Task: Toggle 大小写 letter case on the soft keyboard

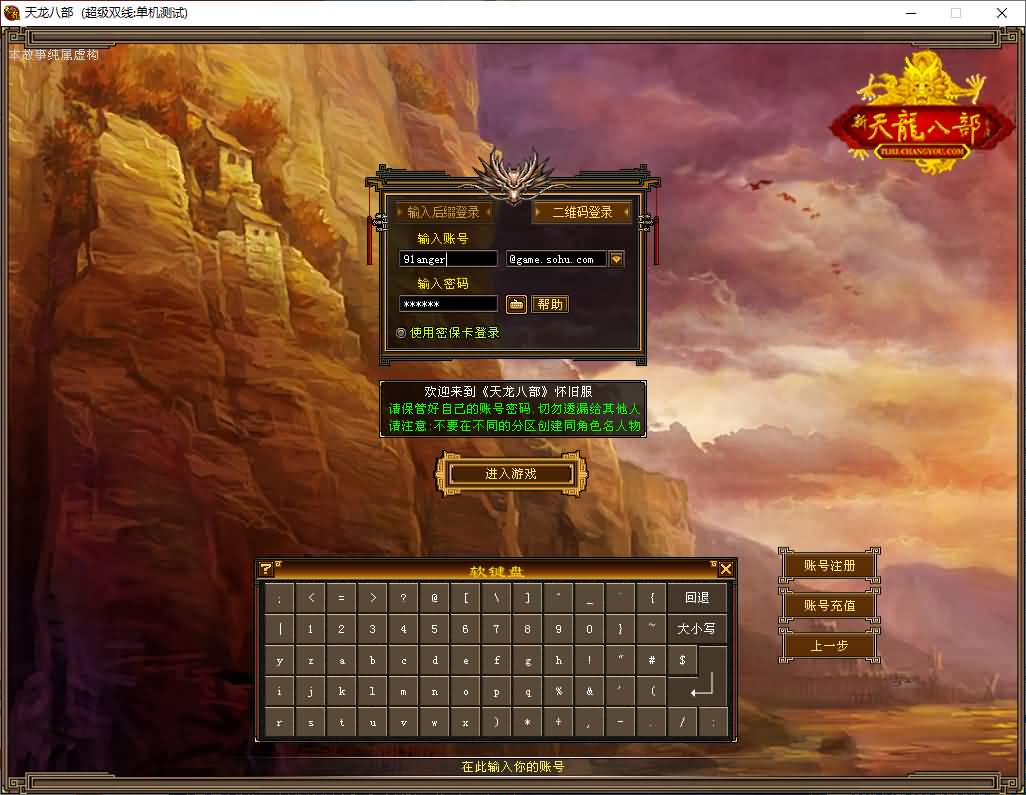Action: coord(697,629)
